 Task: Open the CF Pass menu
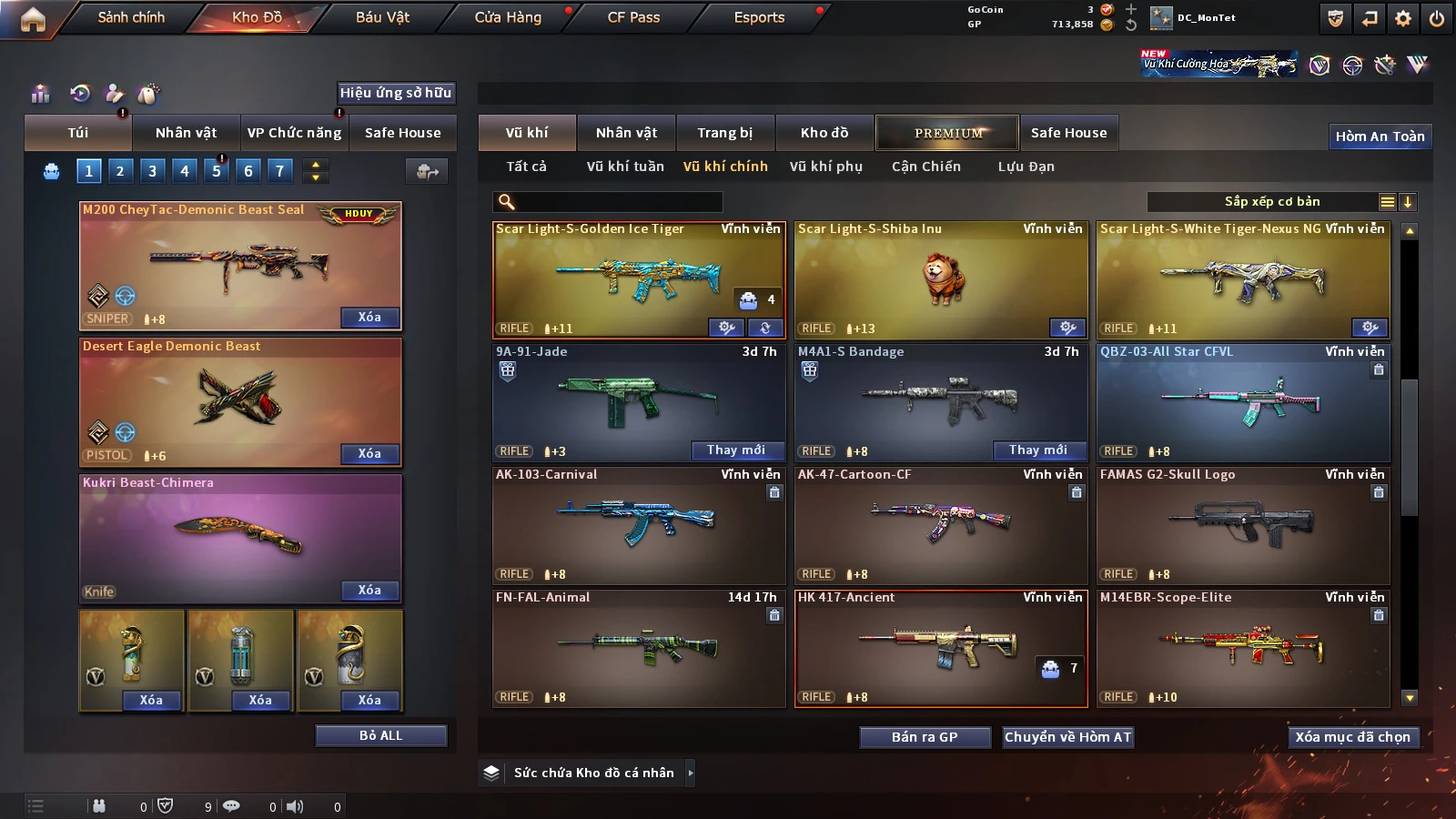click(633, 17)
